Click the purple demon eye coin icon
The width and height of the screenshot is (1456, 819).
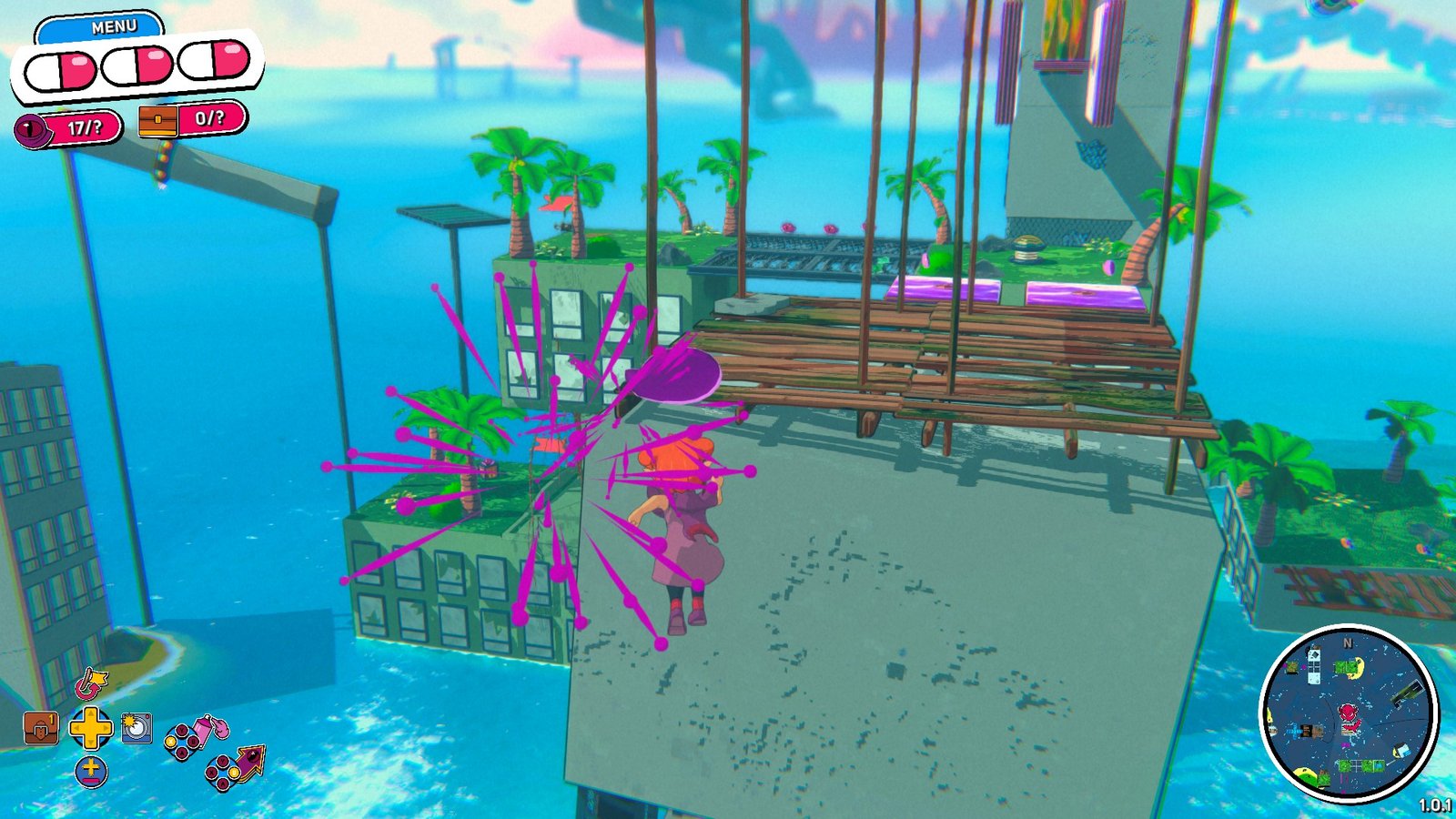tap(34, 129)
